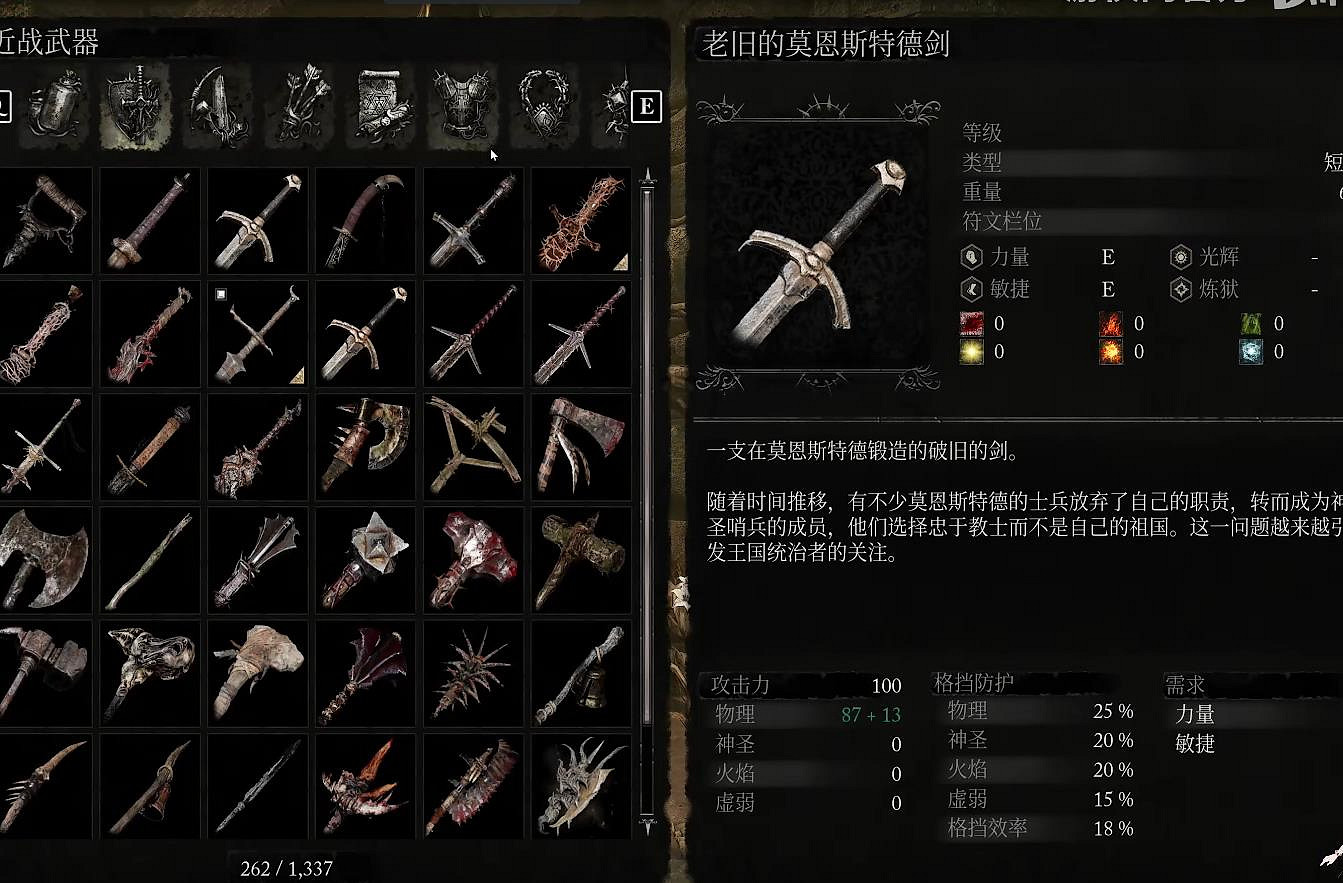1343x883 pixels.
Task: Click the yellow holy damage icon
Action: pos(971,351)
